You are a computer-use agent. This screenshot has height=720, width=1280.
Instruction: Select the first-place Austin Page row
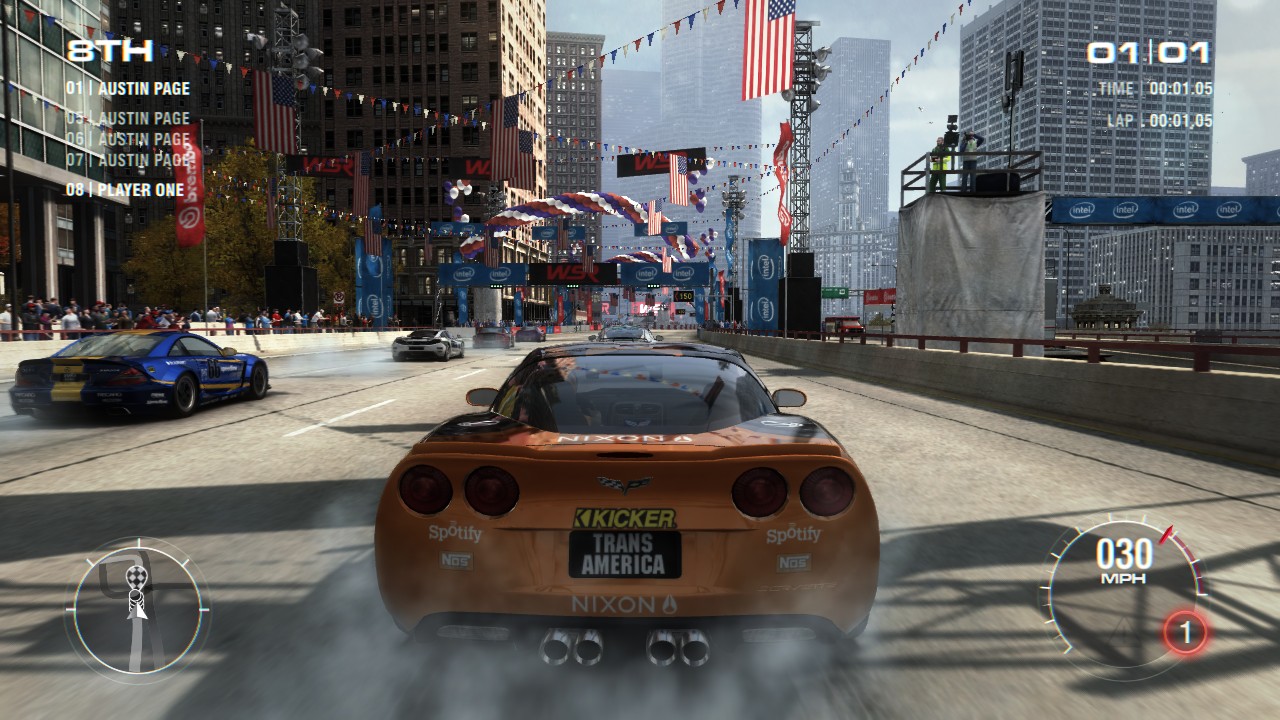[128, 88]
